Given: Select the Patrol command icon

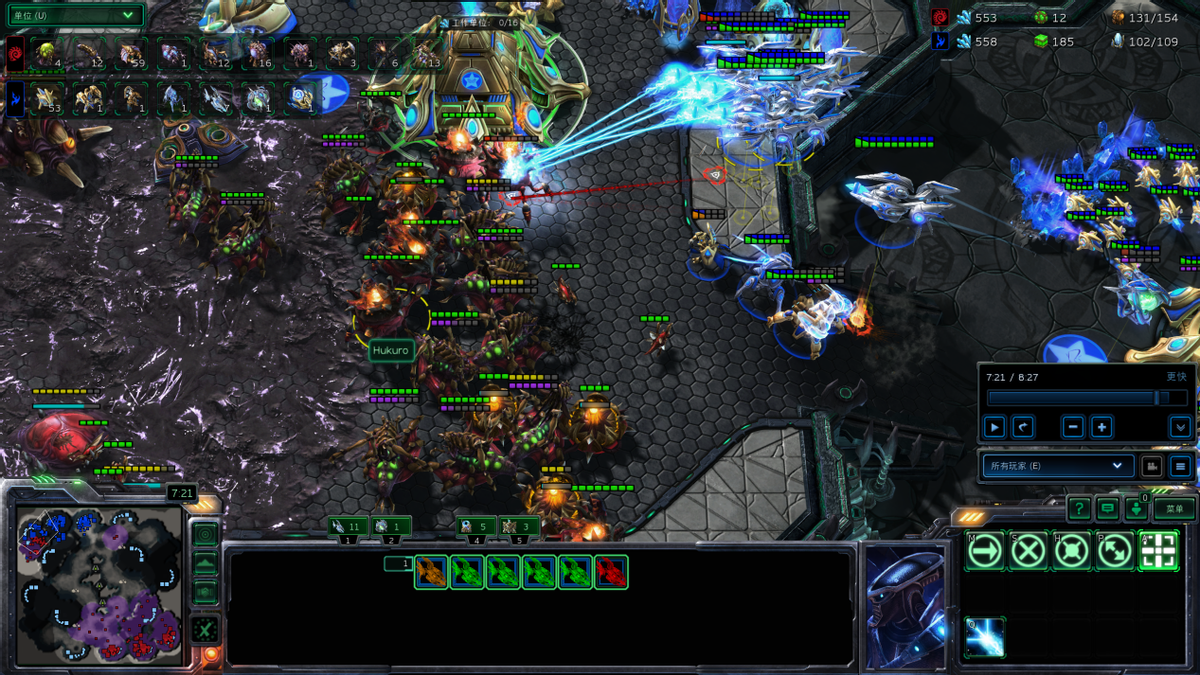Looking at the screenshot, I should (x=1115, y=551).
